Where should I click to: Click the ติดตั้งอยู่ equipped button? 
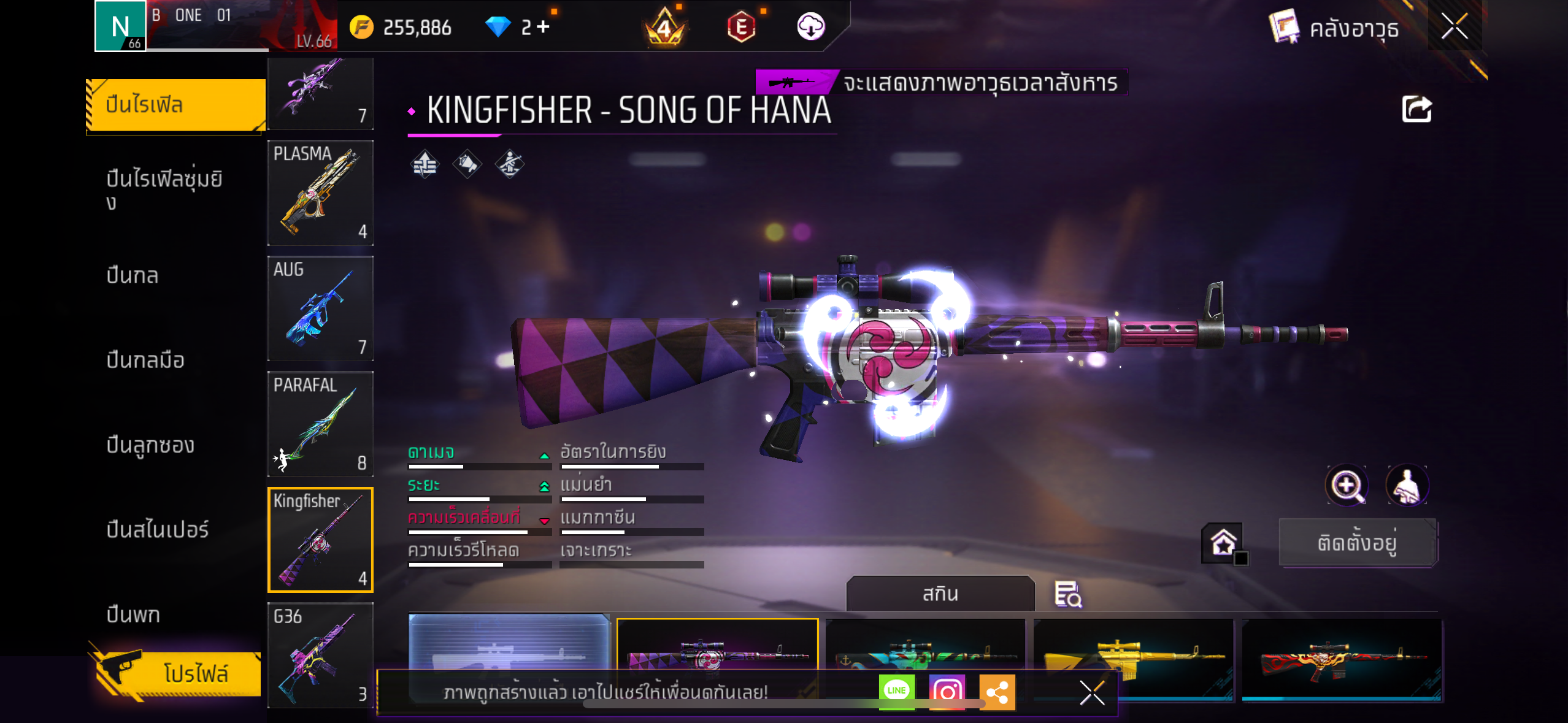[x=1357, y=543]
